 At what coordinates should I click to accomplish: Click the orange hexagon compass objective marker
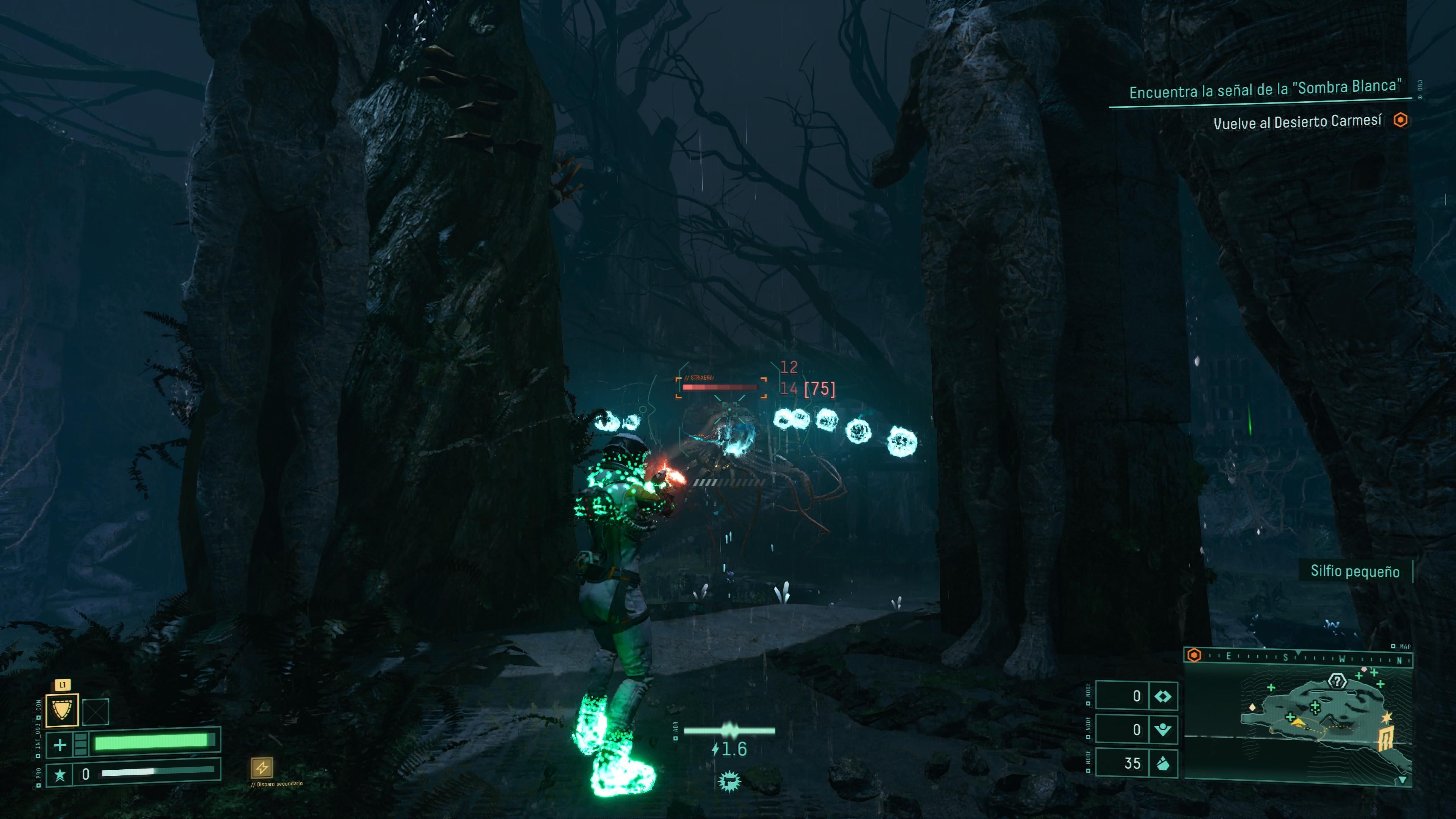pos(1194,655)
